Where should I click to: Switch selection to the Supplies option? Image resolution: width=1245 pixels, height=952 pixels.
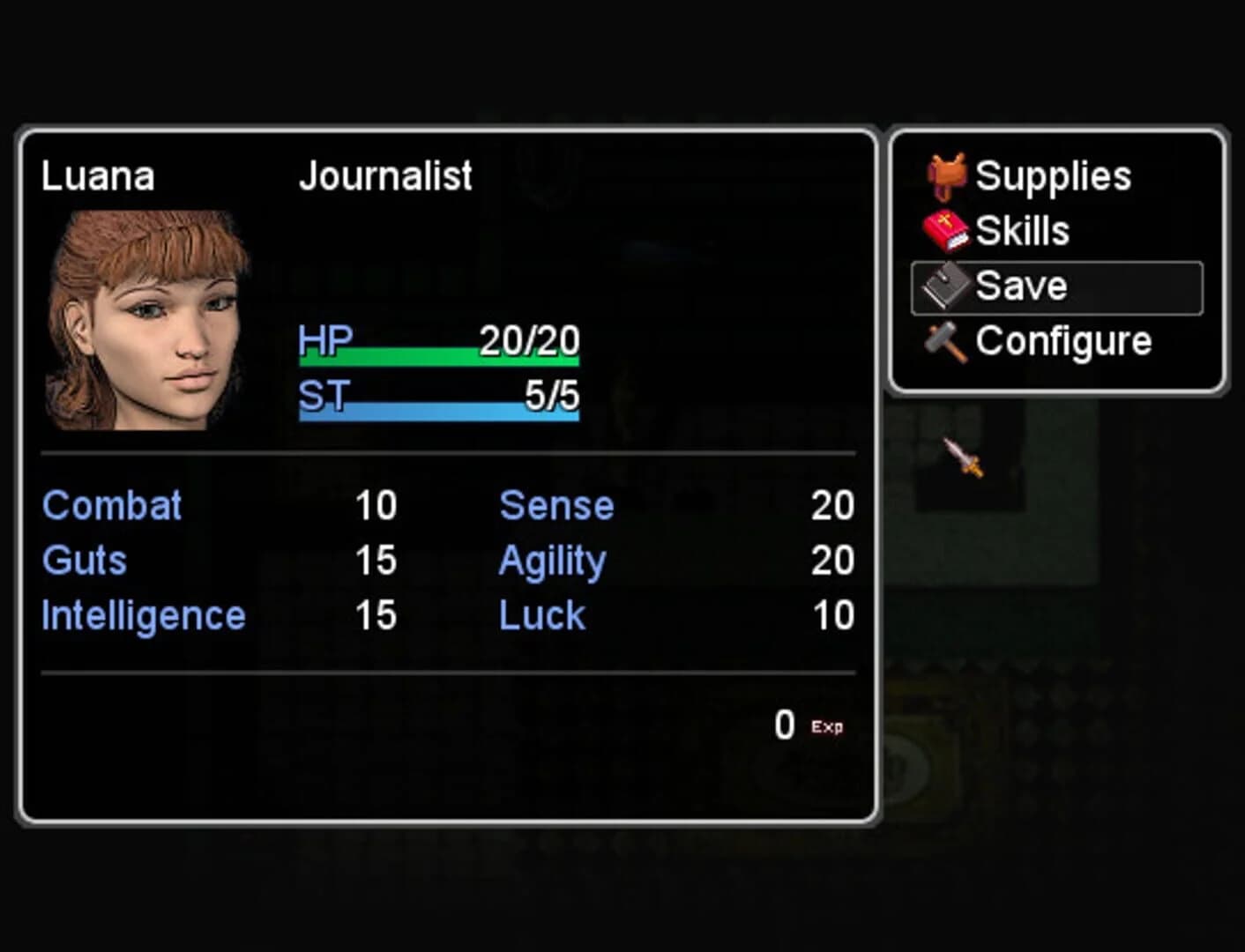(1055, 174)
